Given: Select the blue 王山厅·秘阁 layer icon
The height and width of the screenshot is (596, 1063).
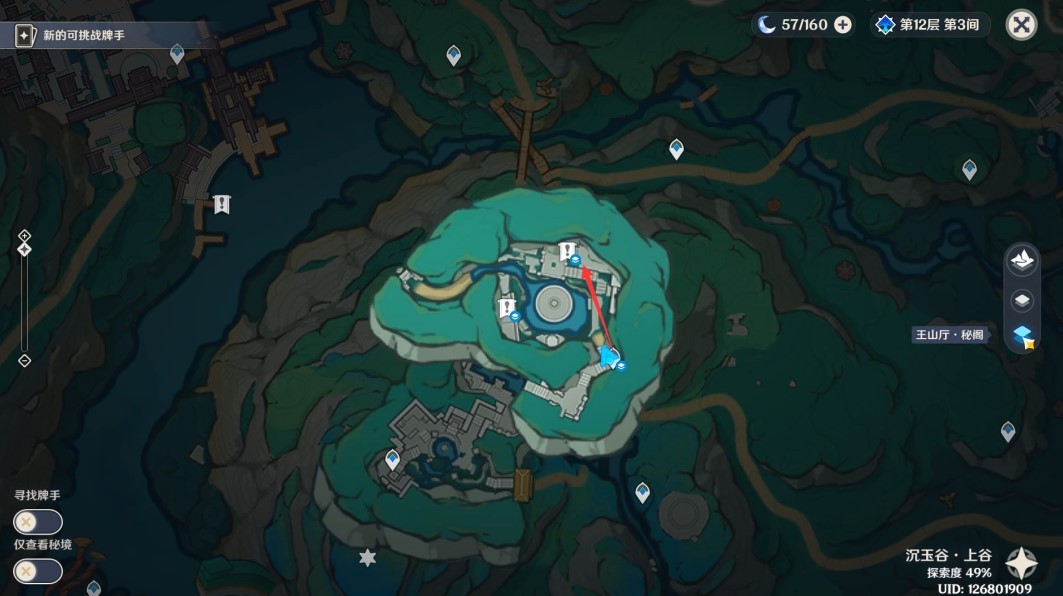Looking at the screenshot, I should pyautogui.click(x=1021, y=337).
